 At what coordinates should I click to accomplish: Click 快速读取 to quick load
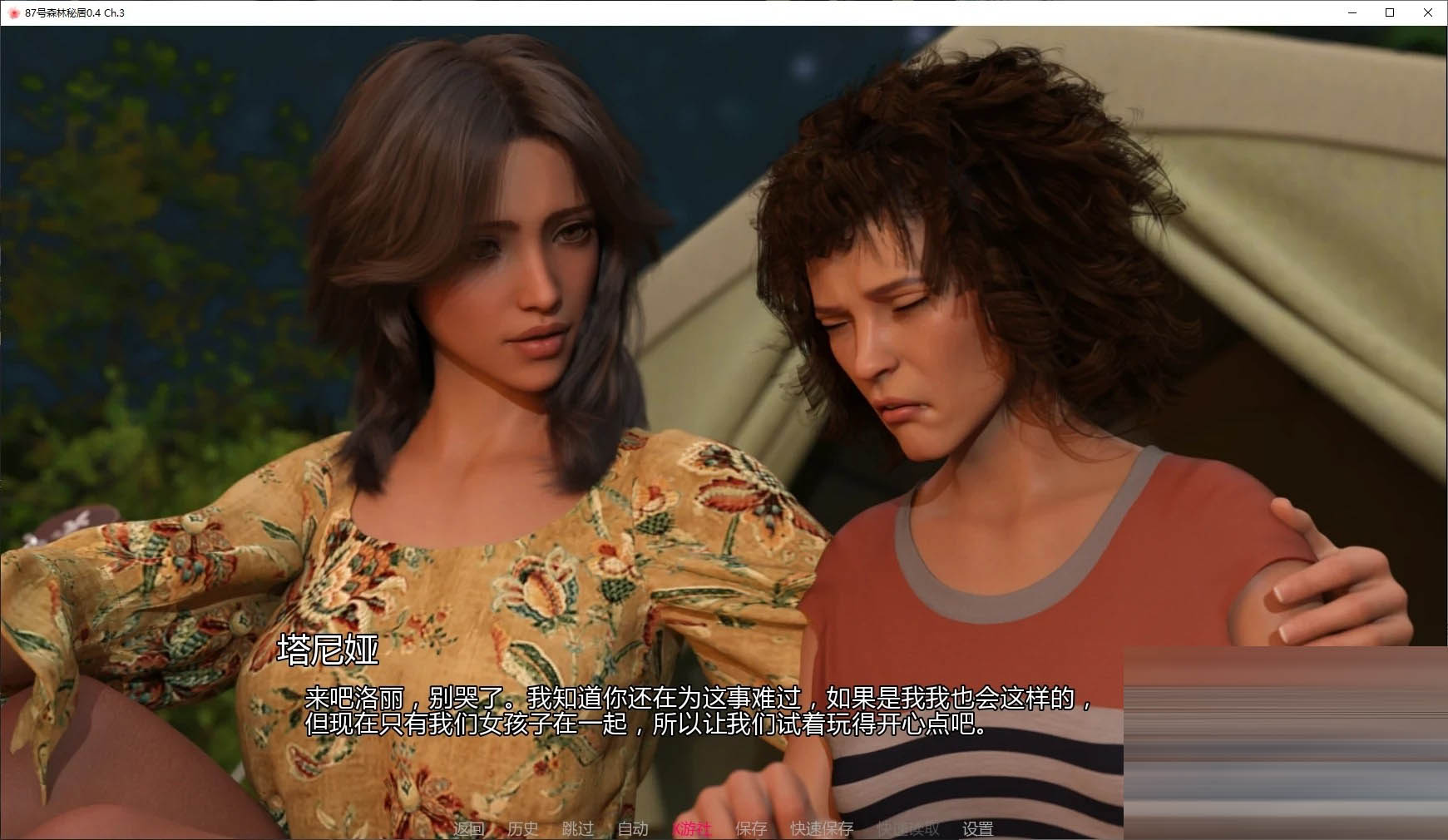pos(907,828)
